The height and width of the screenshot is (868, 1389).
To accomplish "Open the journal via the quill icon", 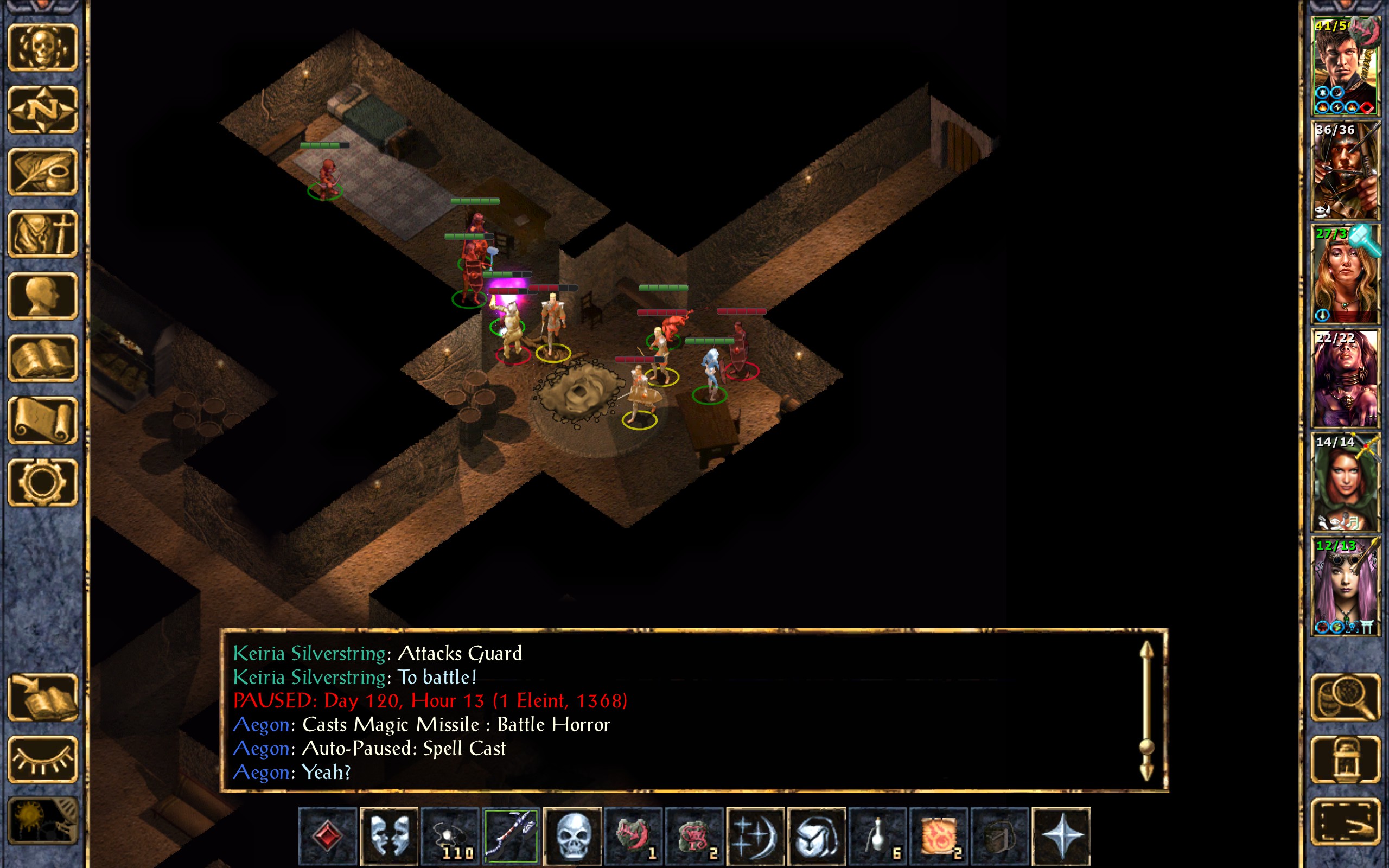I will click(x=42, y=171).
